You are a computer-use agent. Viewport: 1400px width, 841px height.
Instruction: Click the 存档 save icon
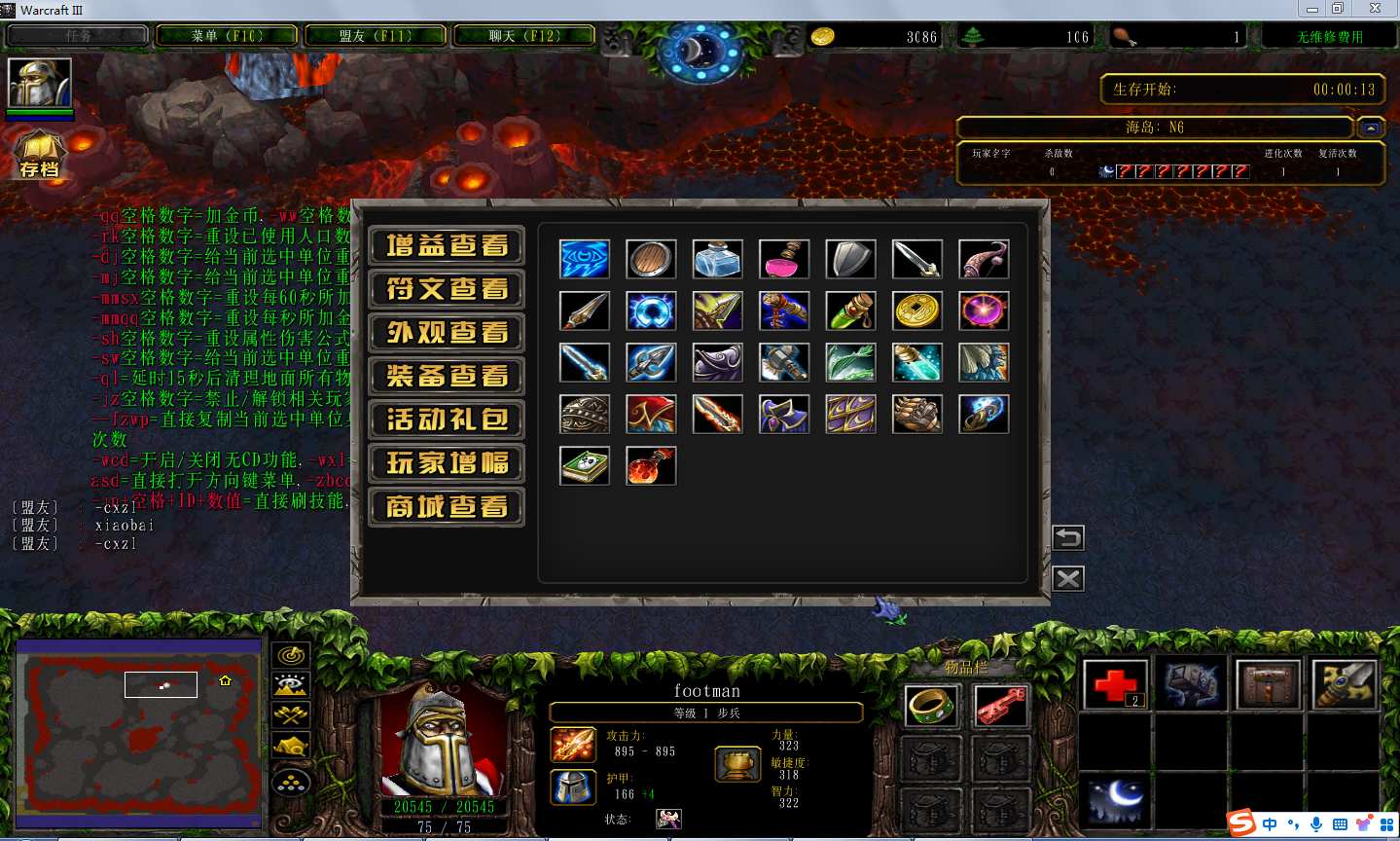tap(39, 156)
